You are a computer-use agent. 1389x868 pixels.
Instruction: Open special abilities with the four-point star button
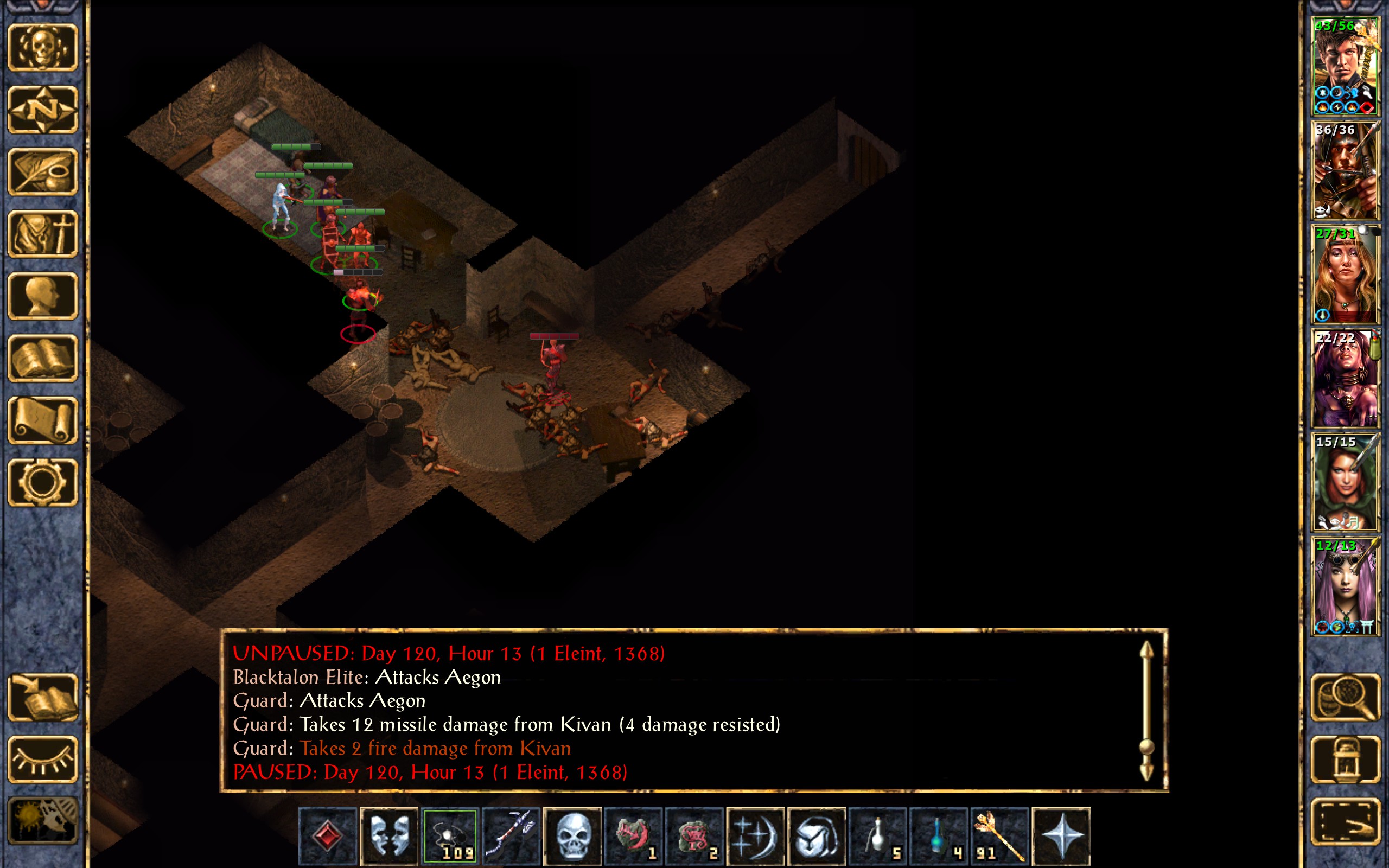(1061, 835)
